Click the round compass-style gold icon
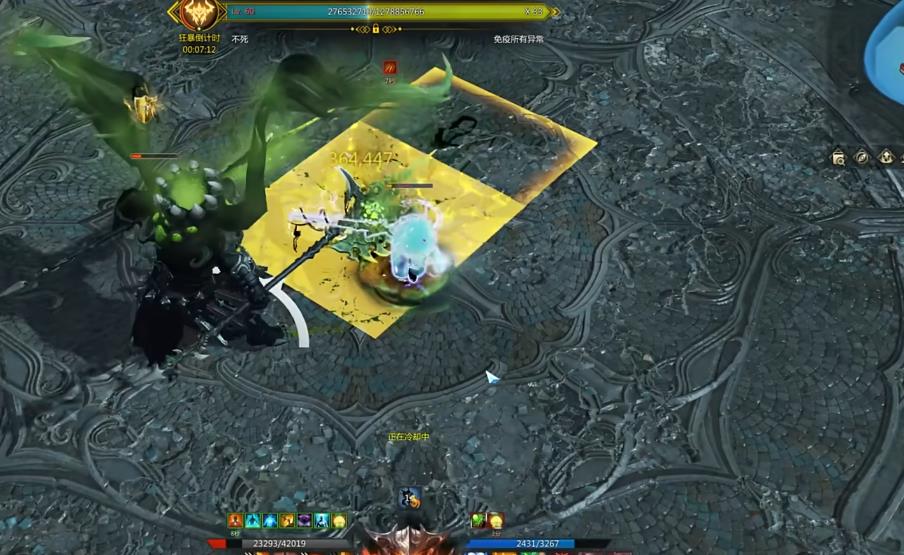Image resolution: width=904 pixels, height=555 pixels. coord(862,157)
